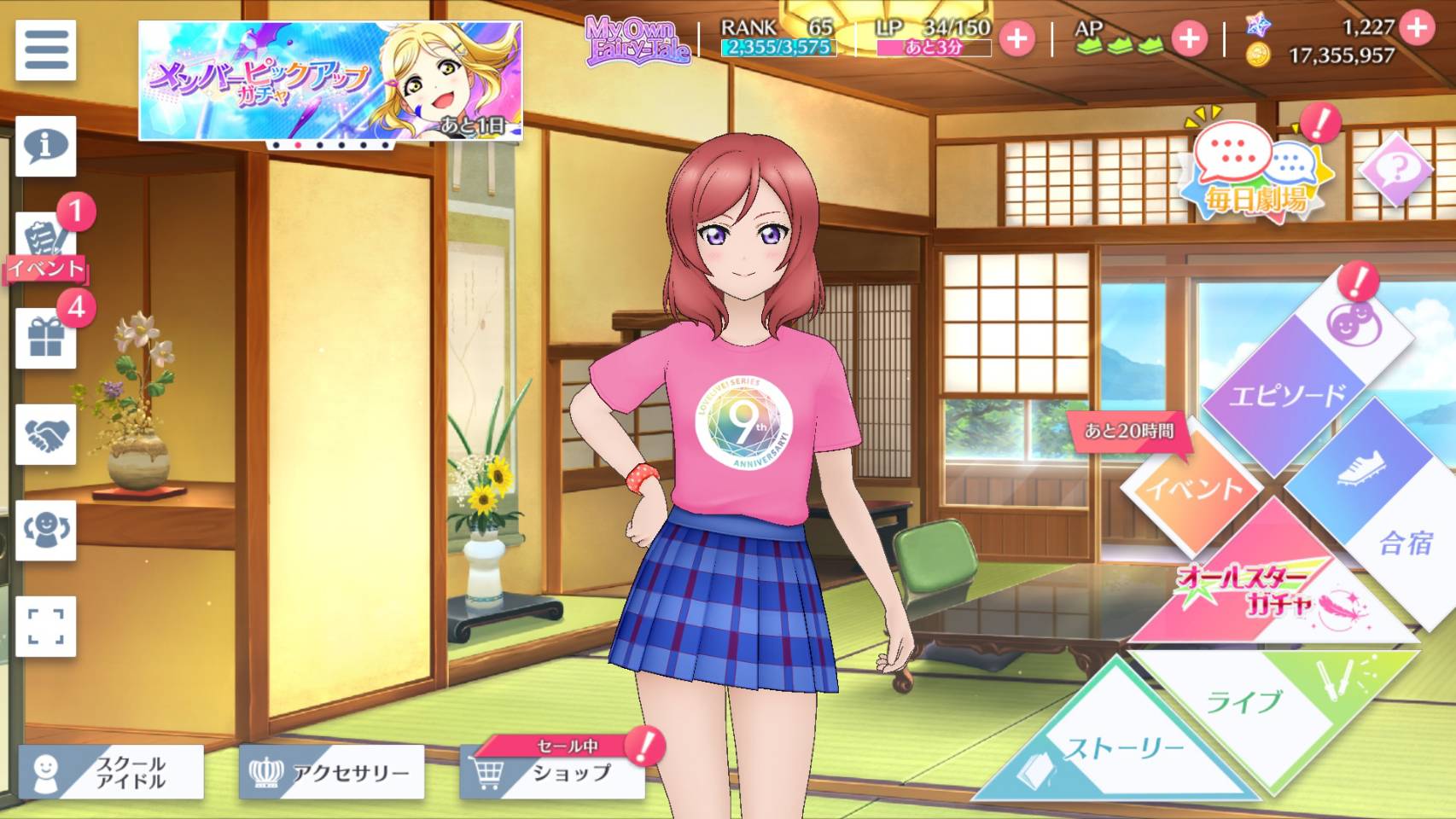Viewport: 1456px width, 819px height.
Task: Open the School Idol menu
Action: (x=111, y=772)
